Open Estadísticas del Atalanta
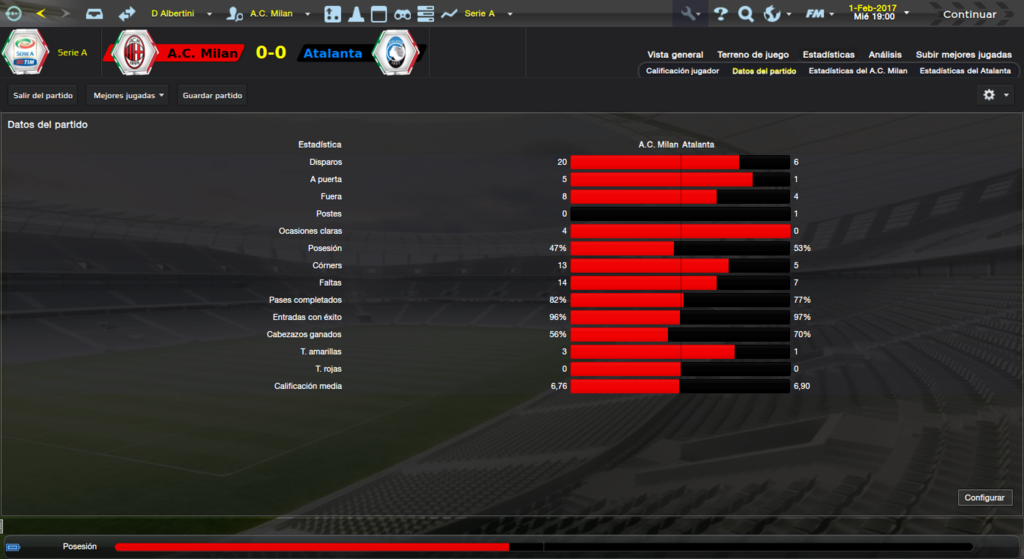1024x559 pixels. coord(965,71)
